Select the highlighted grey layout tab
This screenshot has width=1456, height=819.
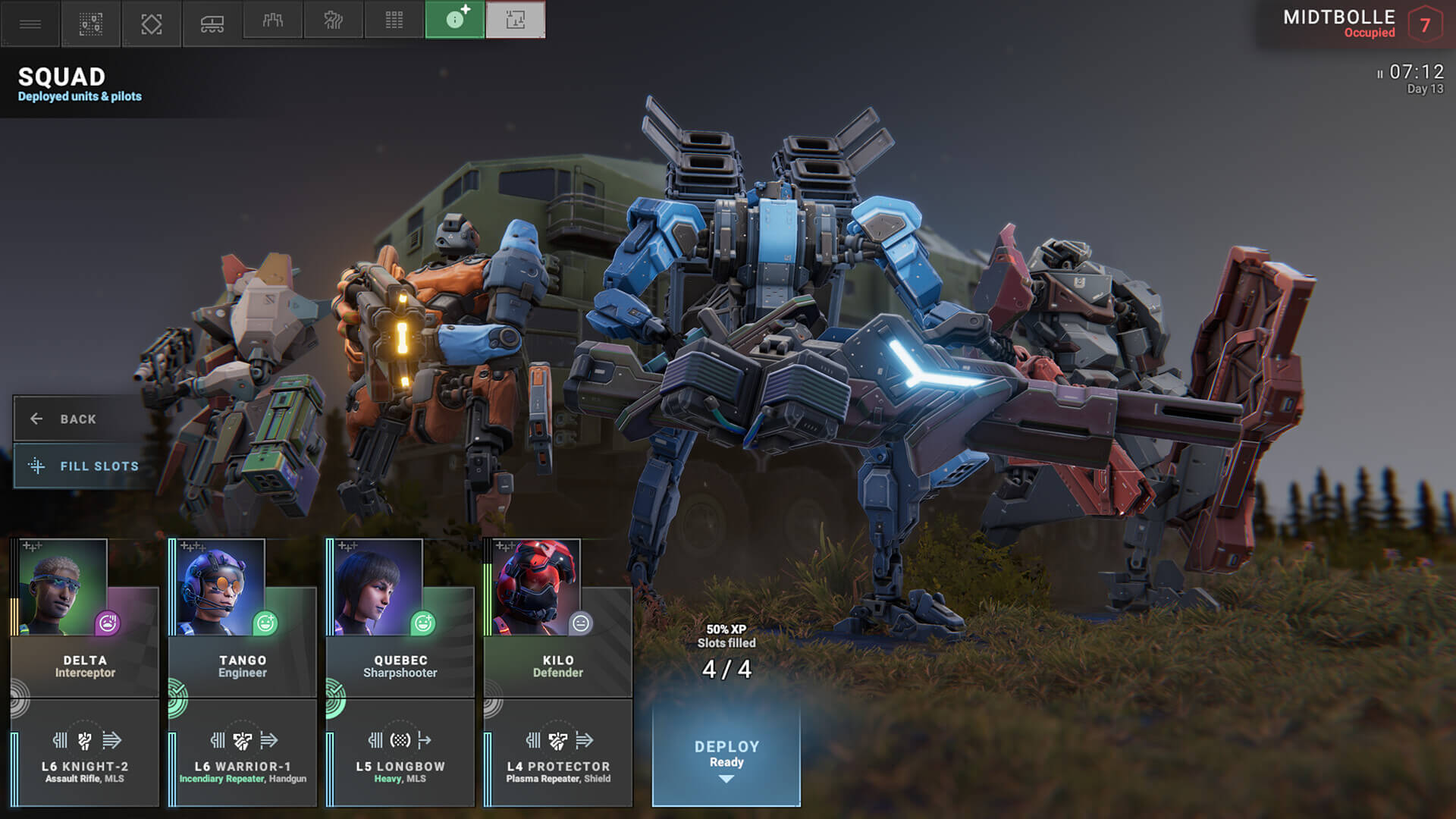516,20
